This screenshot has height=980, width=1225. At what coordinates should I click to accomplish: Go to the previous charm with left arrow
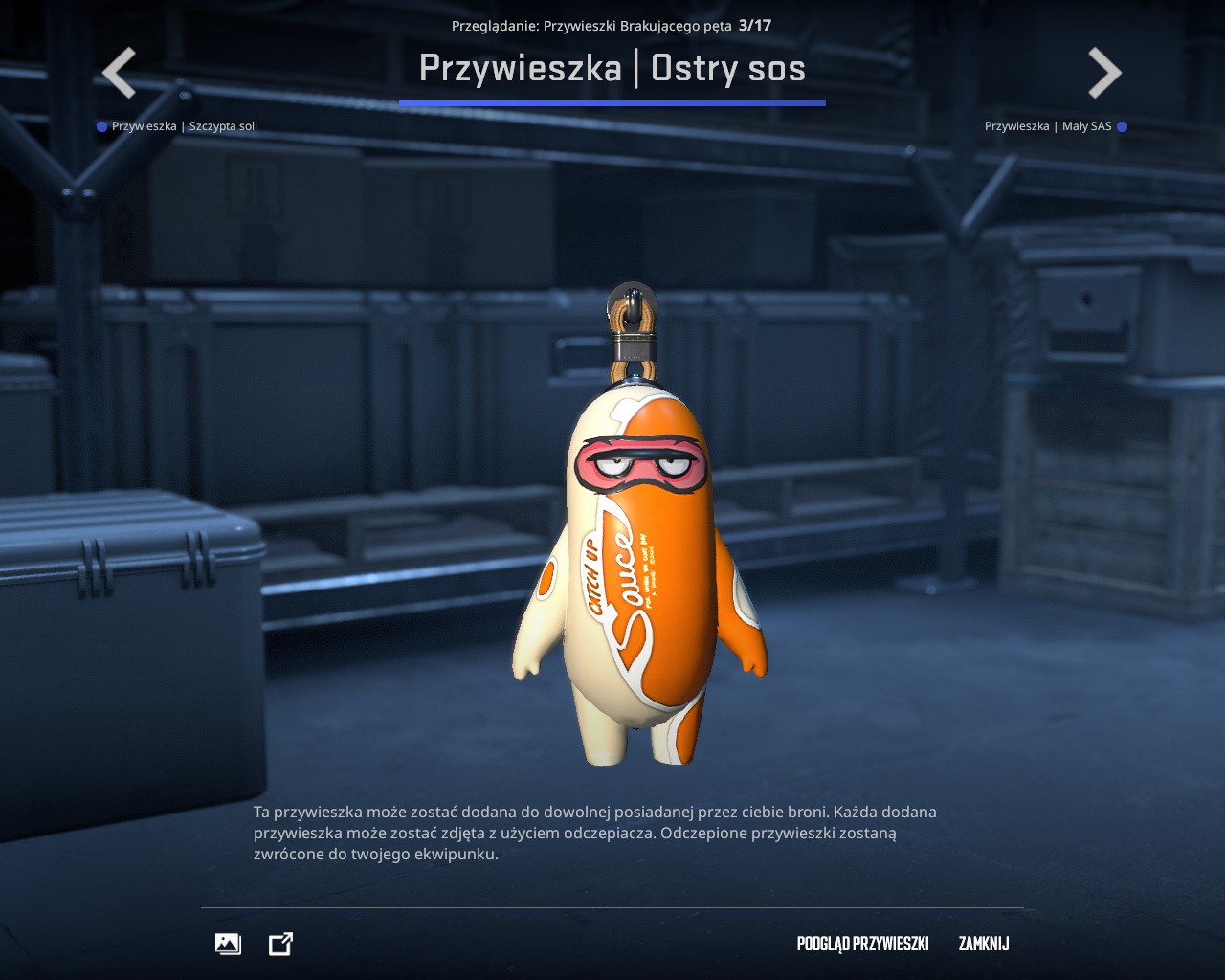pos(120,73)
